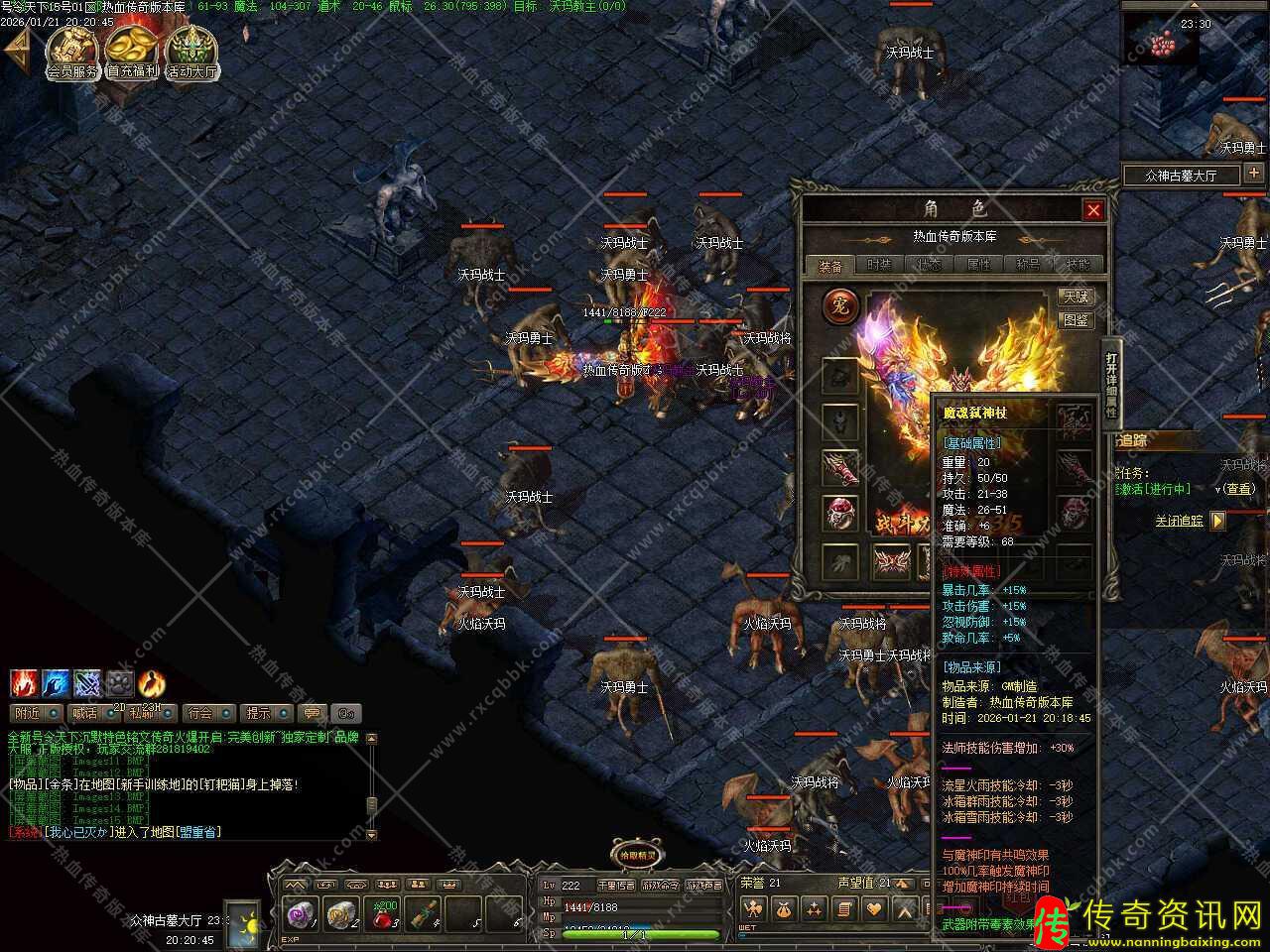Click the 拾取精灵 pickup sprite button

(636, 855)
